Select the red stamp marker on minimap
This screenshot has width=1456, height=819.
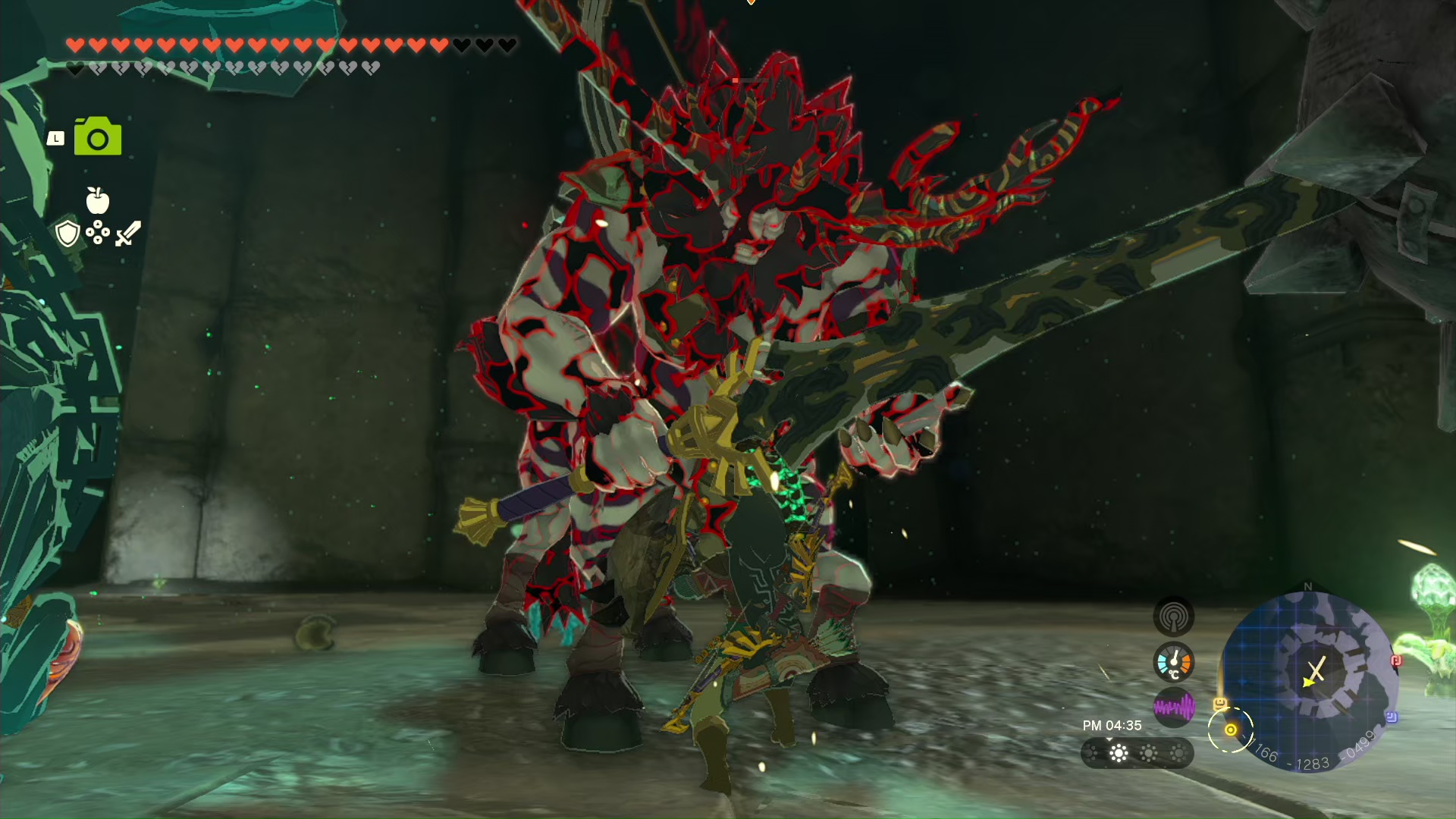1395,661
